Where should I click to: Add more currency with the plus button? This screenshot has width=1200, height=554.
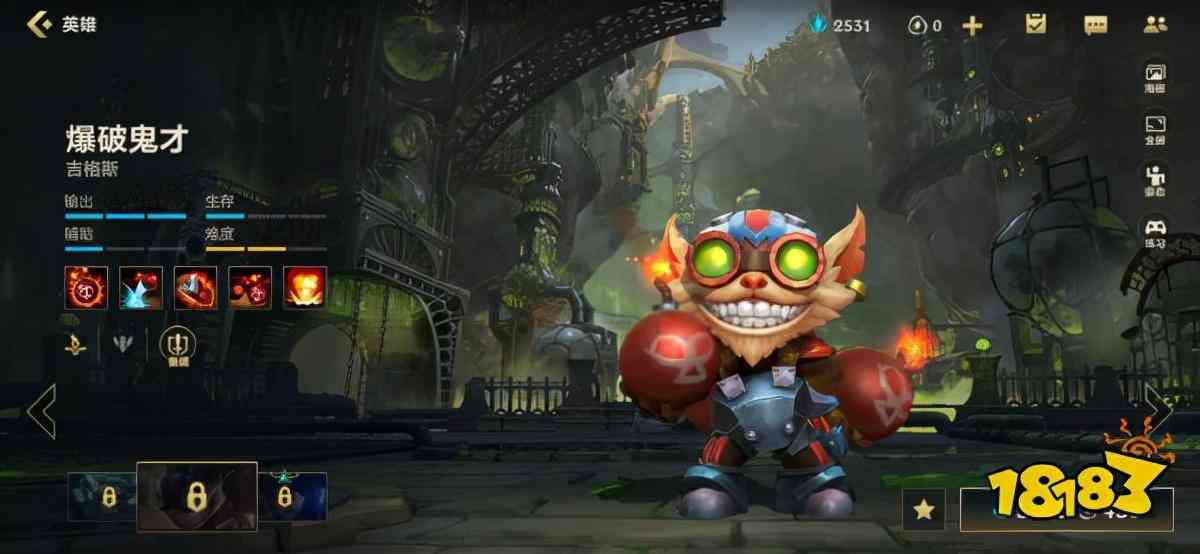(972, 25)
